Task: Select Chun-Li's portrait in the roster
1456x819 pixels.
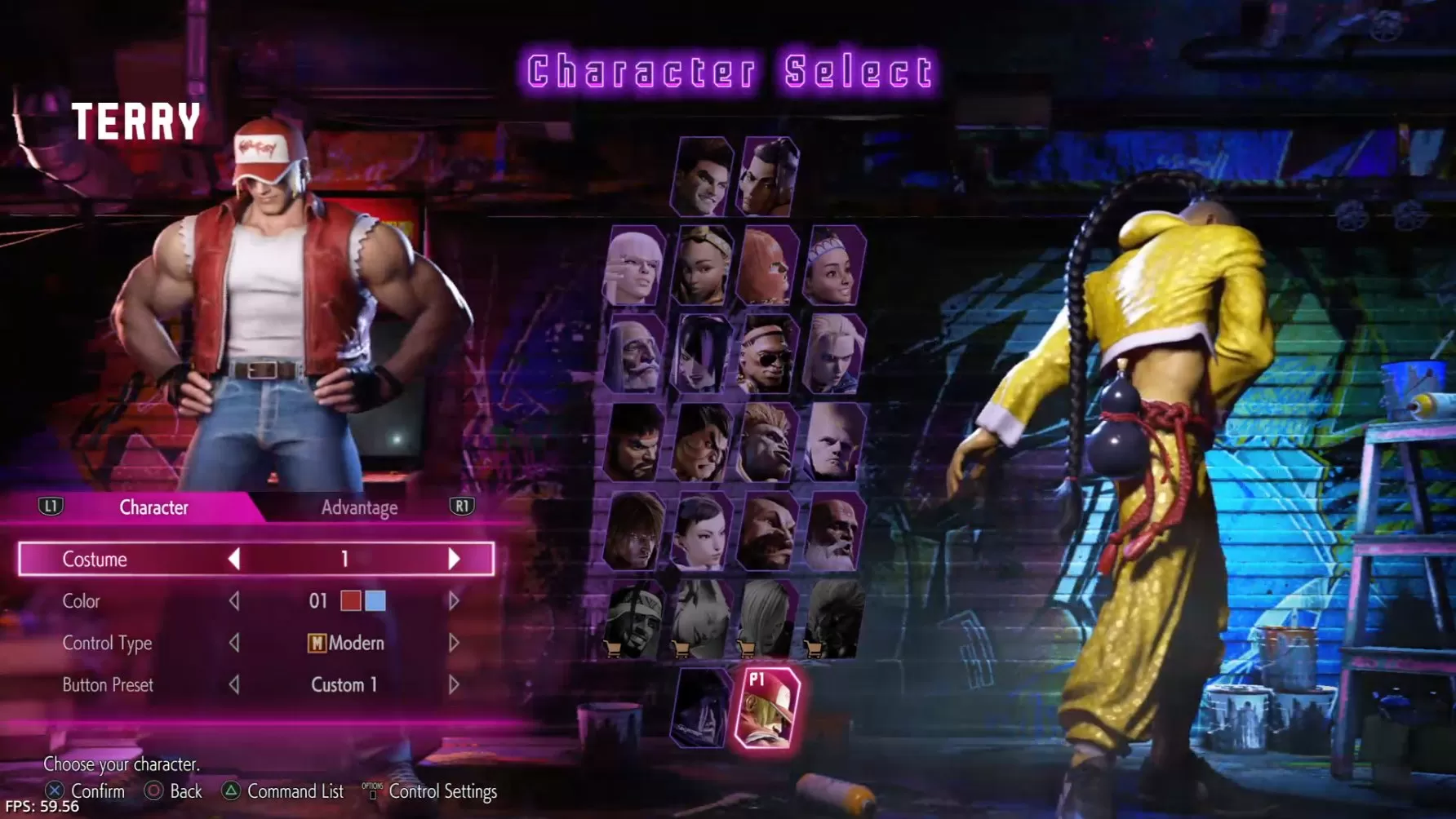Action: click(x=700, y=538)
